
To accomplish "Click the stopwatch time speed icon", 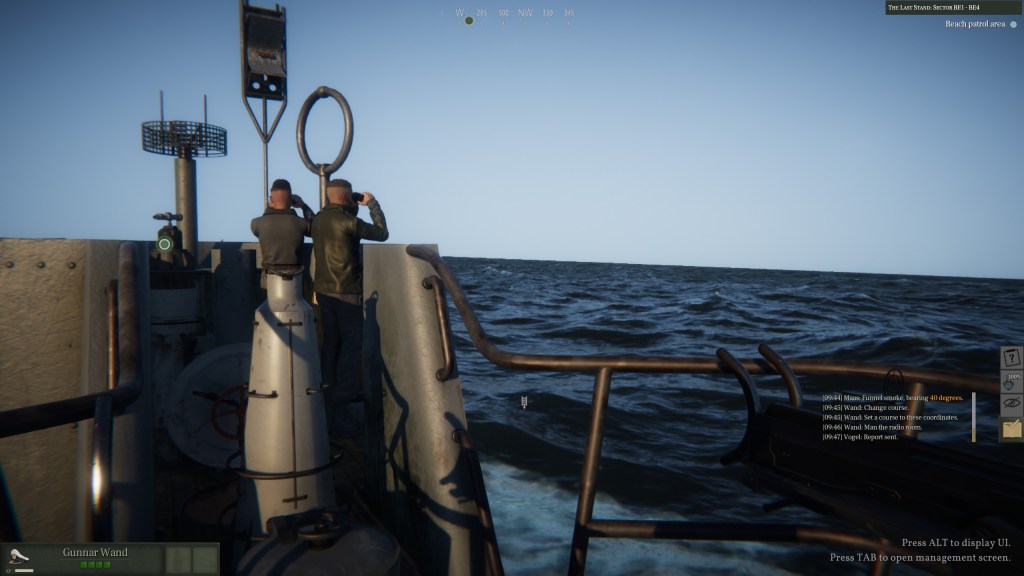I will 1011,381.
